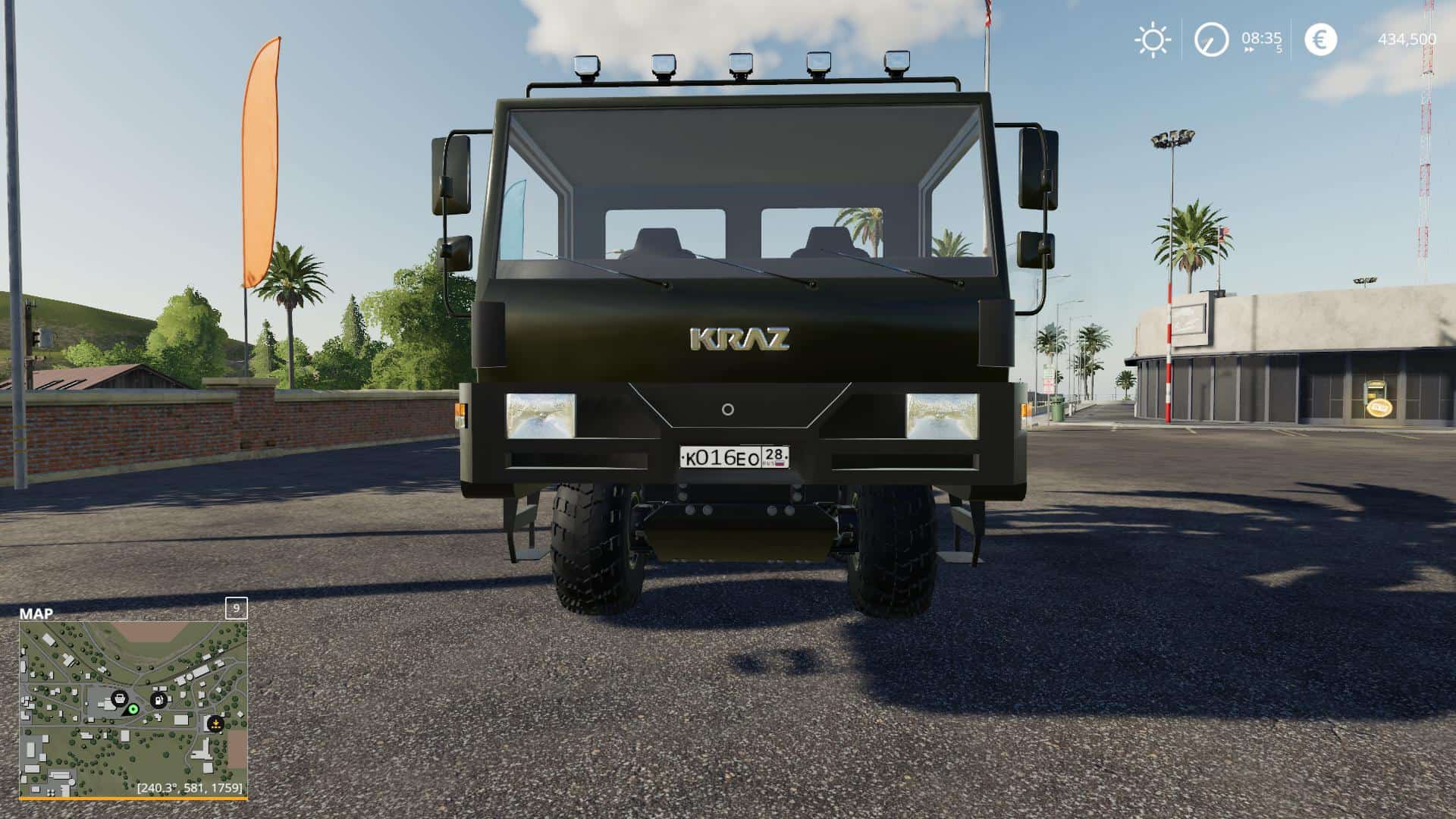Click the timescale number 5 next to the clock
The height and width of the screenshot is (819, 1456).
[1279, 49]
